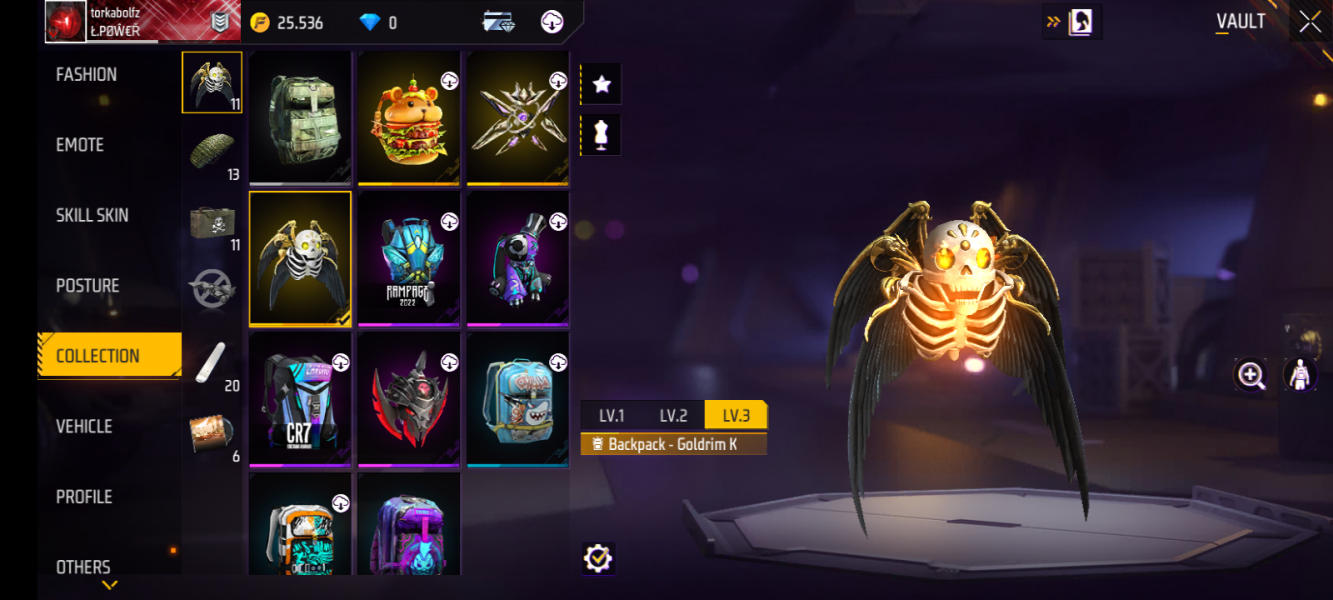Viewport: 1333px width, 600px height.
Task: Switch to the Emote section
Action: (x=80, y=145)
